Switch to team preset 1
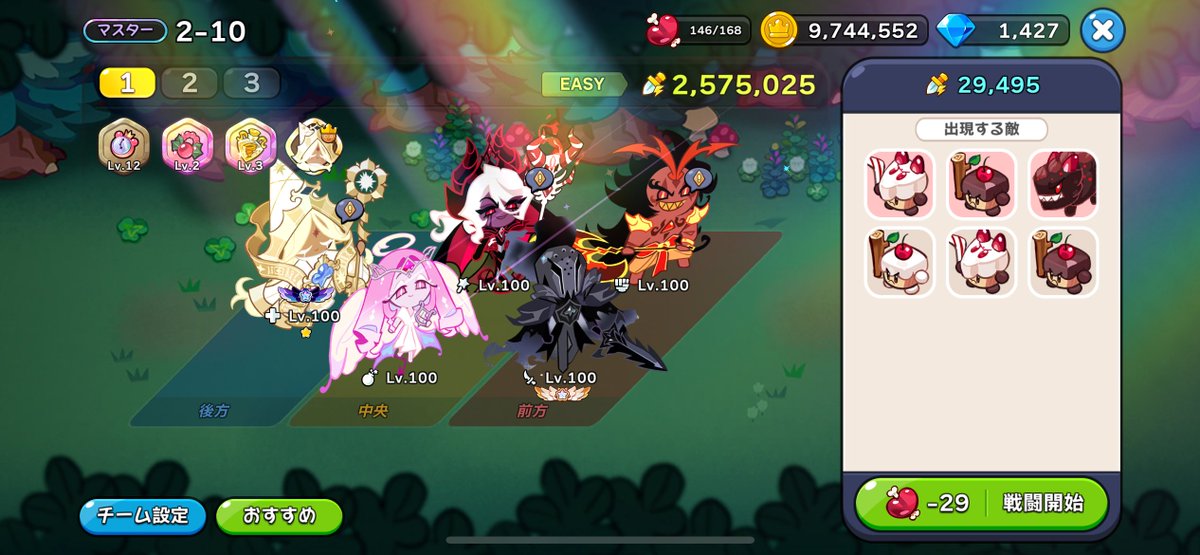 [x=127, y=84]
